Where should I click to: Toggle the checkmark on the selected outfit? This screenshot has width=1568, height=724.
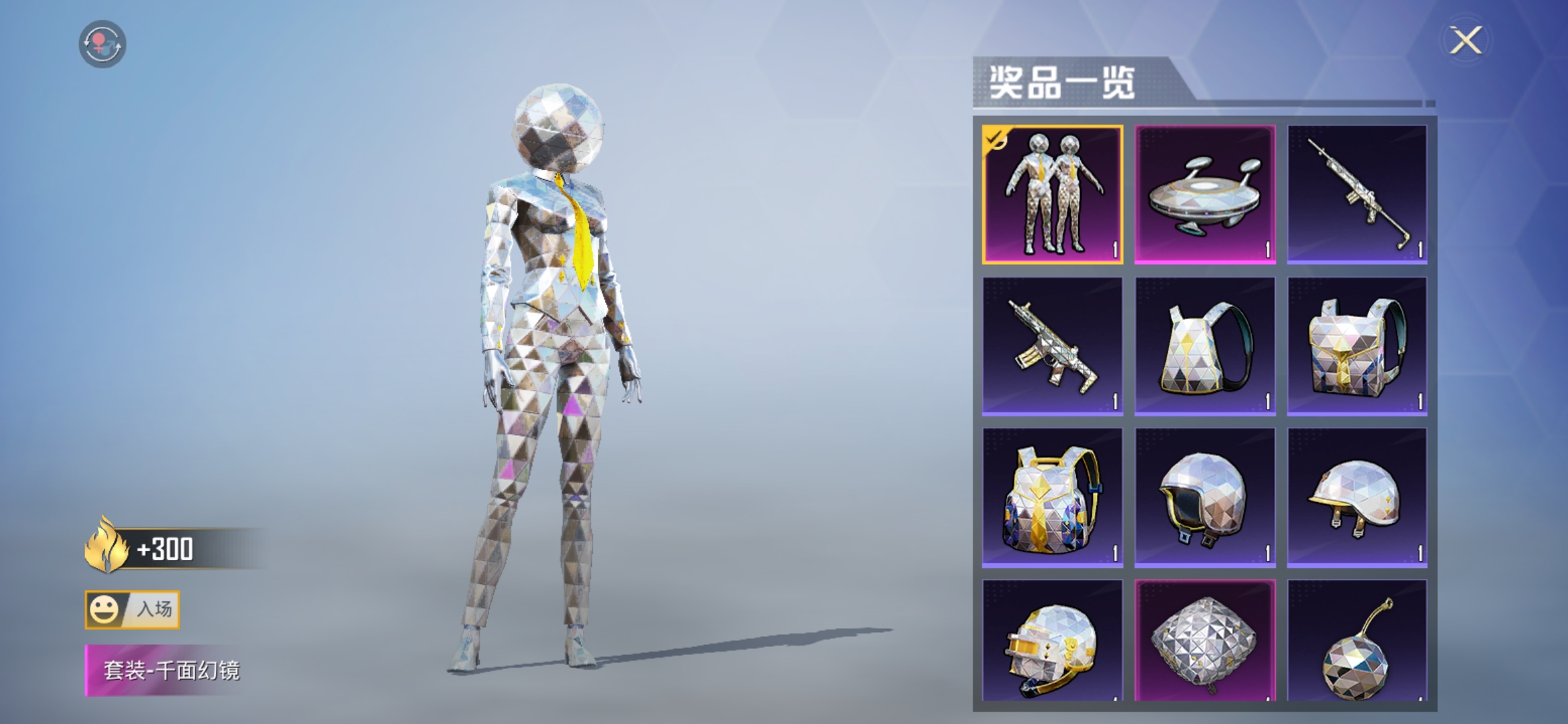pyautogui.click(x=996, y=138)
